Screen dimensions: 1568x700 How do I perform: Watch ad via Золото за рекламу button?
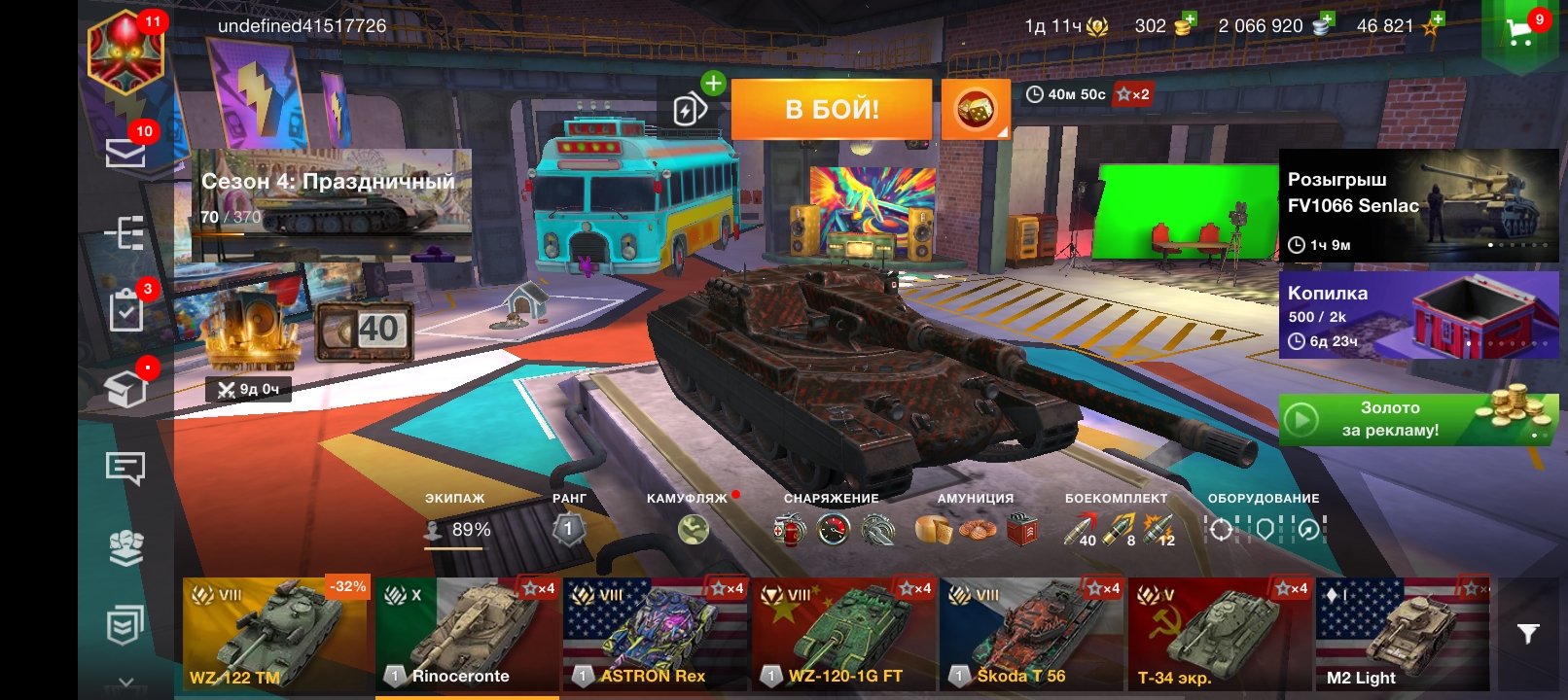click(x=1418, y=420)
